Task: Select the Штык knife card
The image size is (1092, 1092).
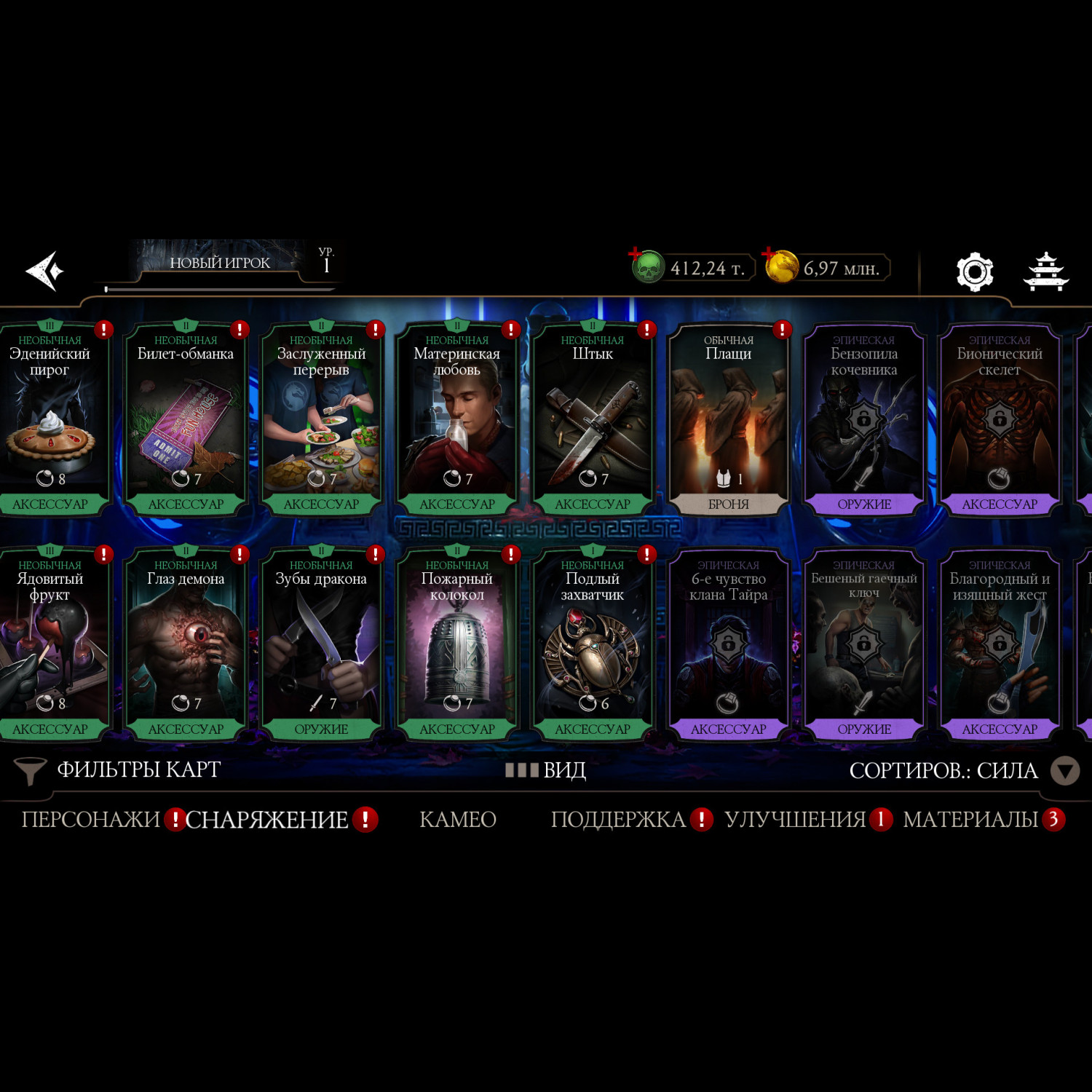Action: [x=593, y=419]
